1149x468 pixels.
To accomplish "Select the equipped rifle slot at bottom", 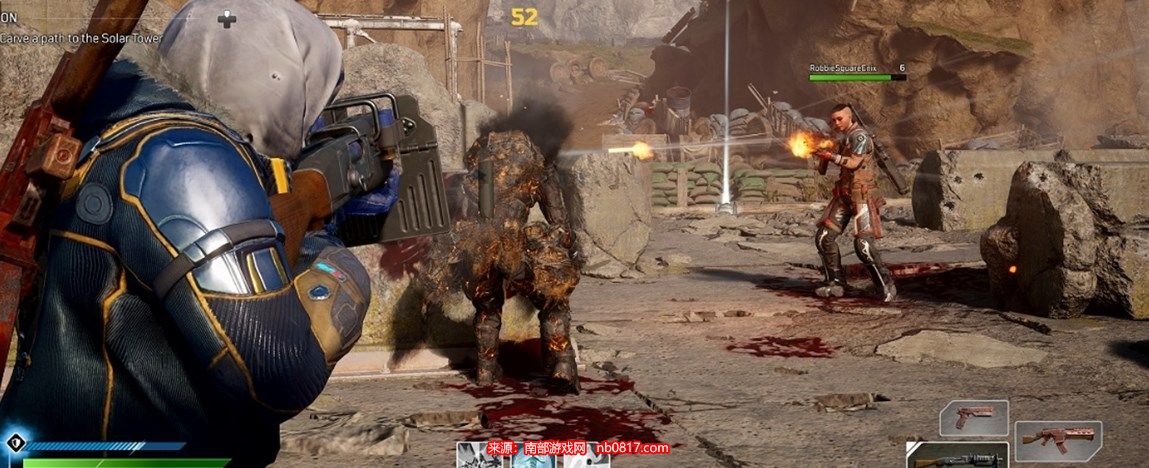I will [x=957, y=456].
